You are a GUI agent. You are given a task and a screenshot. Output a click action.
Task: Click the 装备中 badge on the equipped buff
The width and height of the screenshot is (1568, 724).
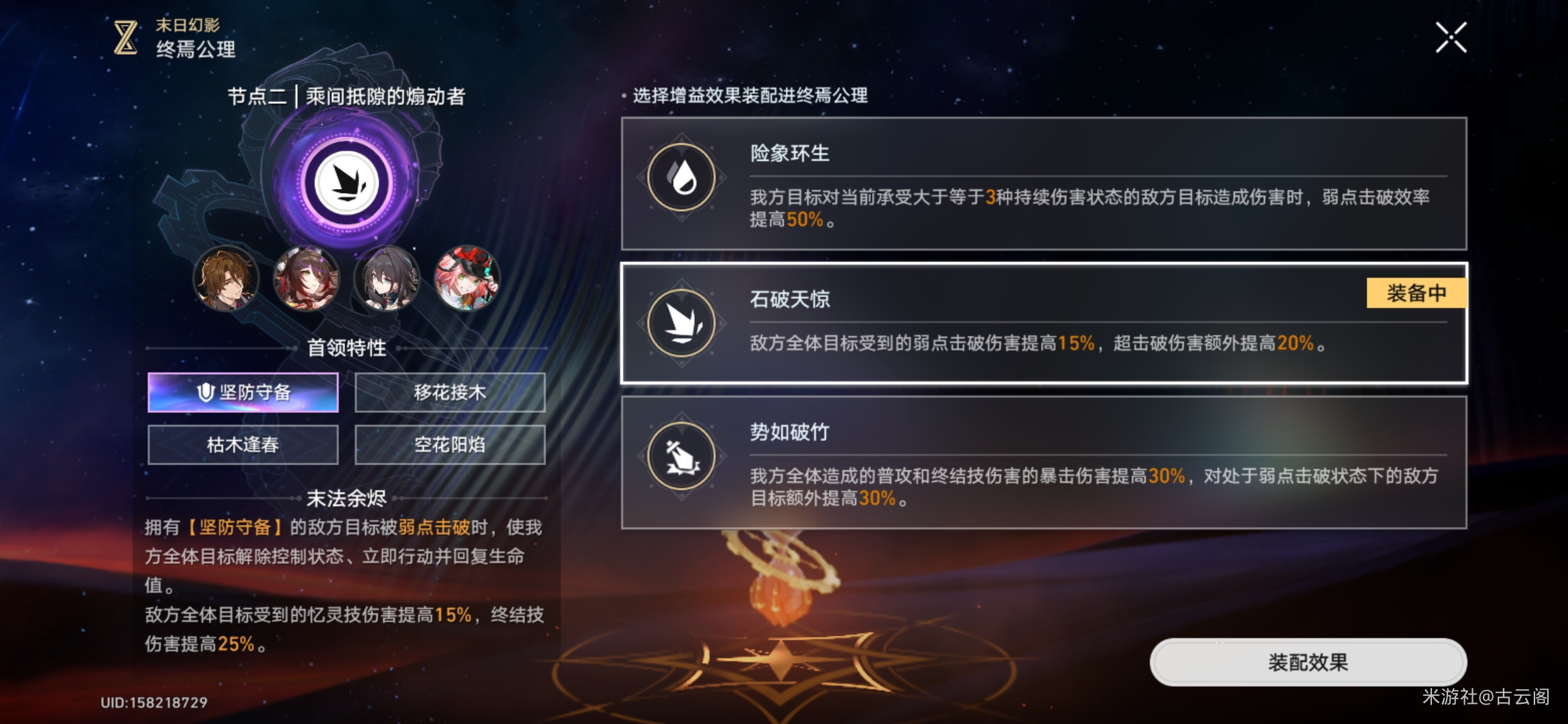coord(1416,292)
